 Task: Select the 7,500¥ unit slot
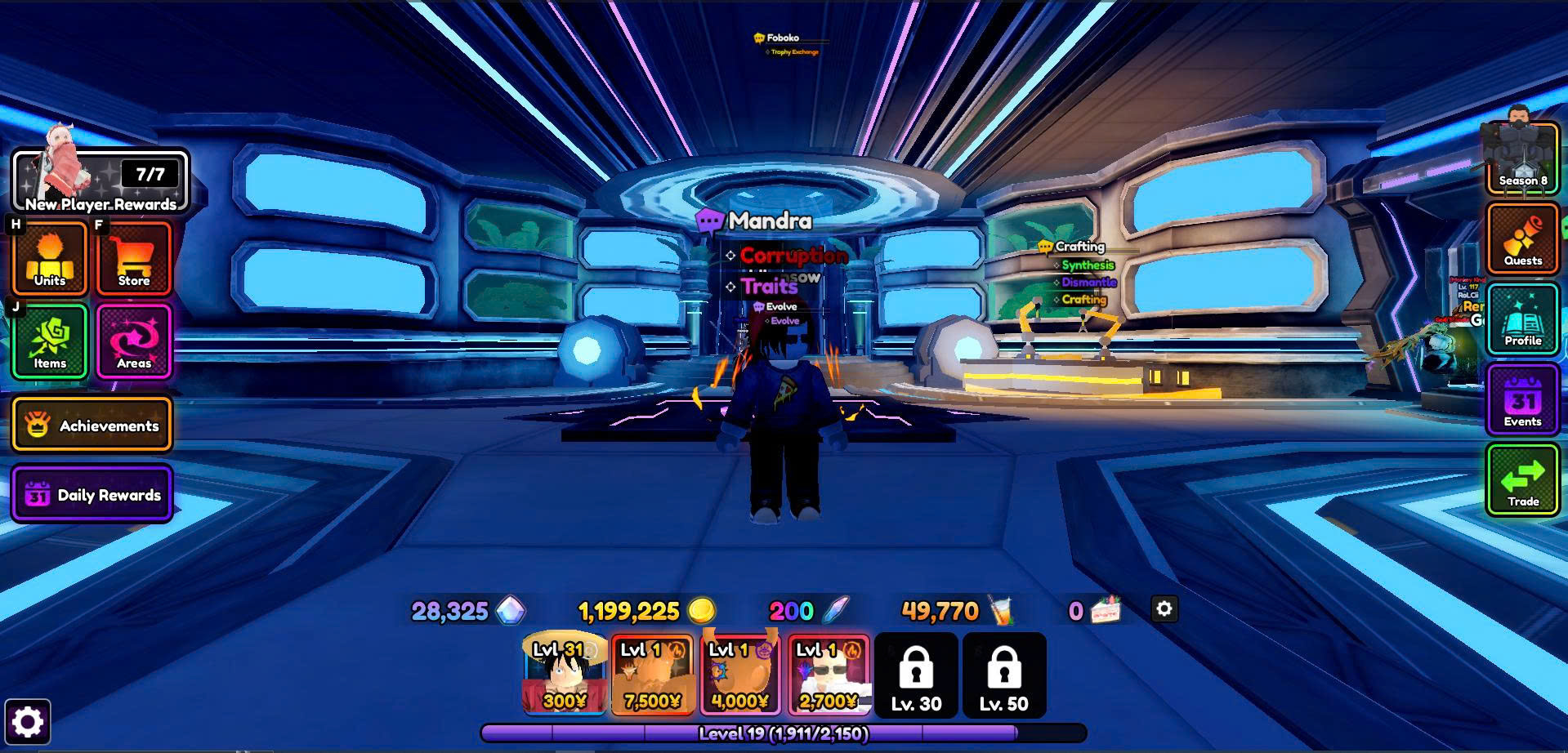pos(652,675)
